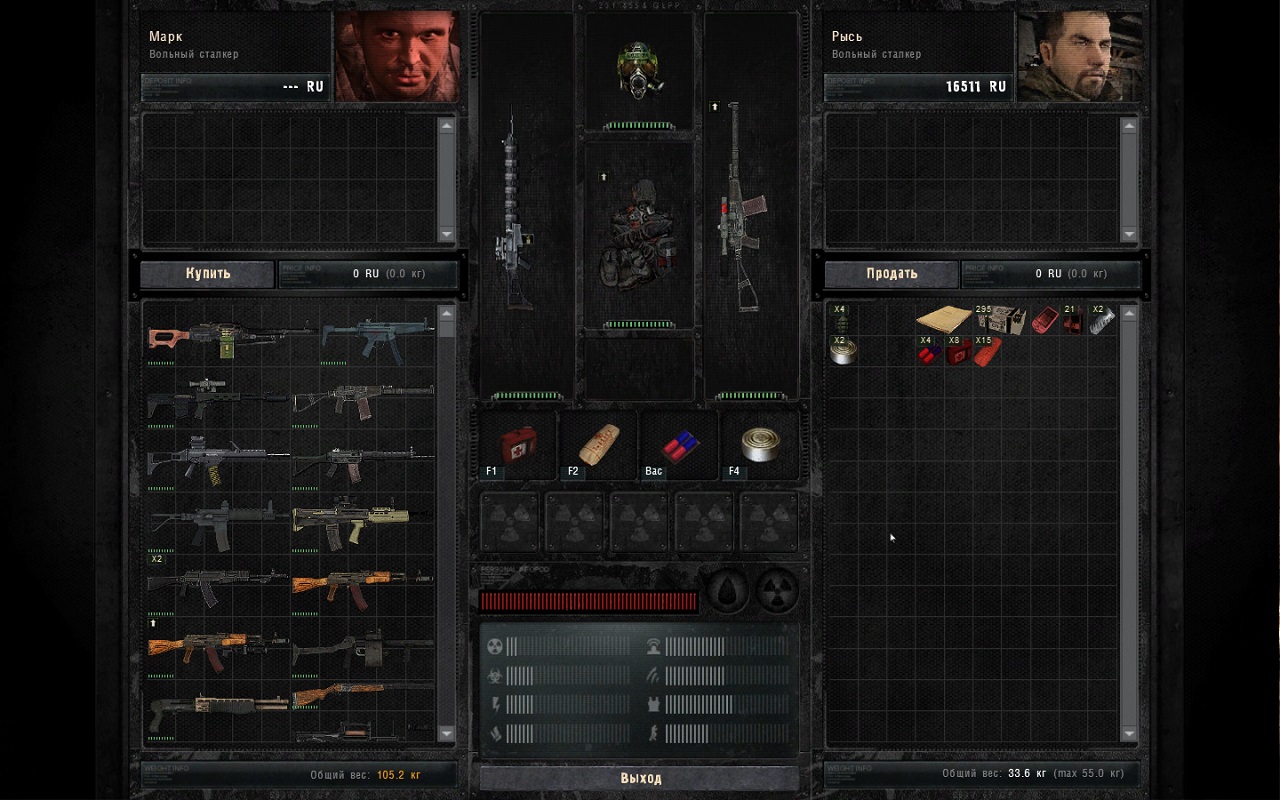The height and width of the screenshot is (800, 1280).
Task: Pick the folded paper document in inventory
Action: pyautogui.click(x=943, y=320)
